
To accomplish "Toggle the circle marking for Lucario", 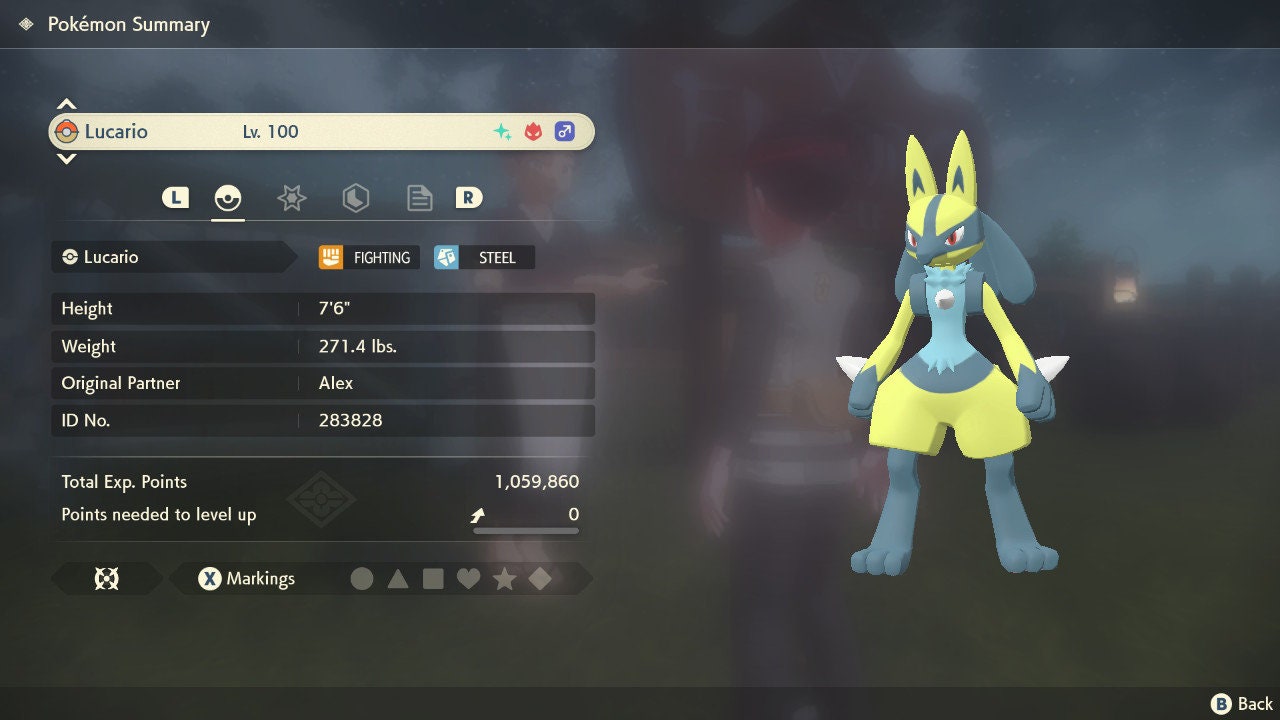I will coord(363,578).
